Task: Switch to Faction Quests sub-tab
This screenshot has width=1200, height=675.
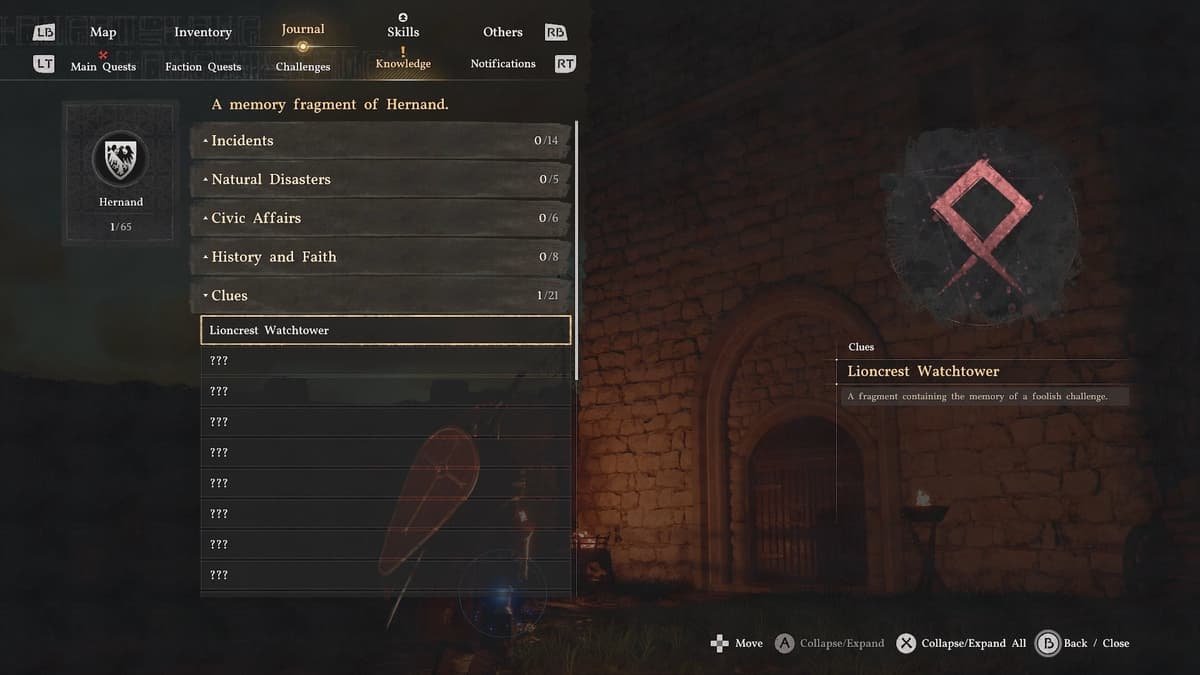Action: (203, 67)
